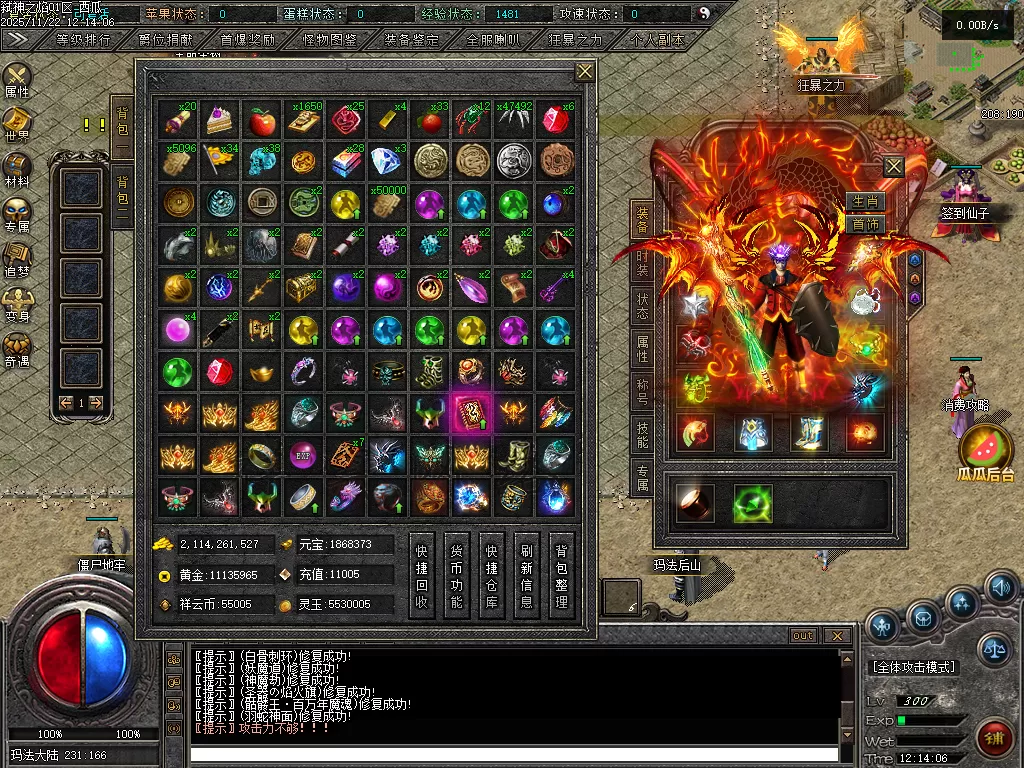The image size is (1024, 768).
Task: Refresh info with the 刷新信息 button
Action: [527, 577]
